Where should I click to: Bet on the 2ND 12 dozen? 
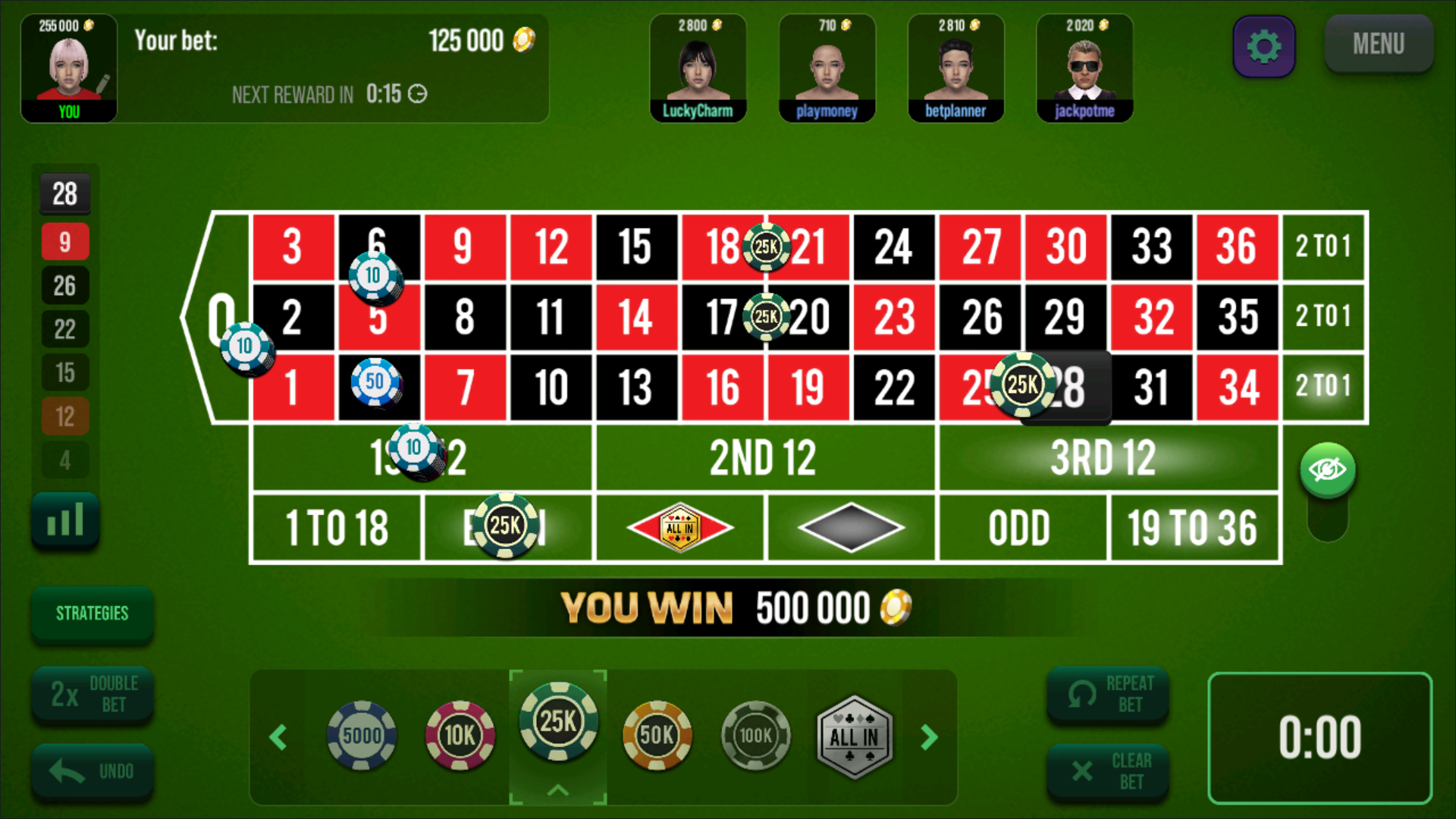[764, 458]
